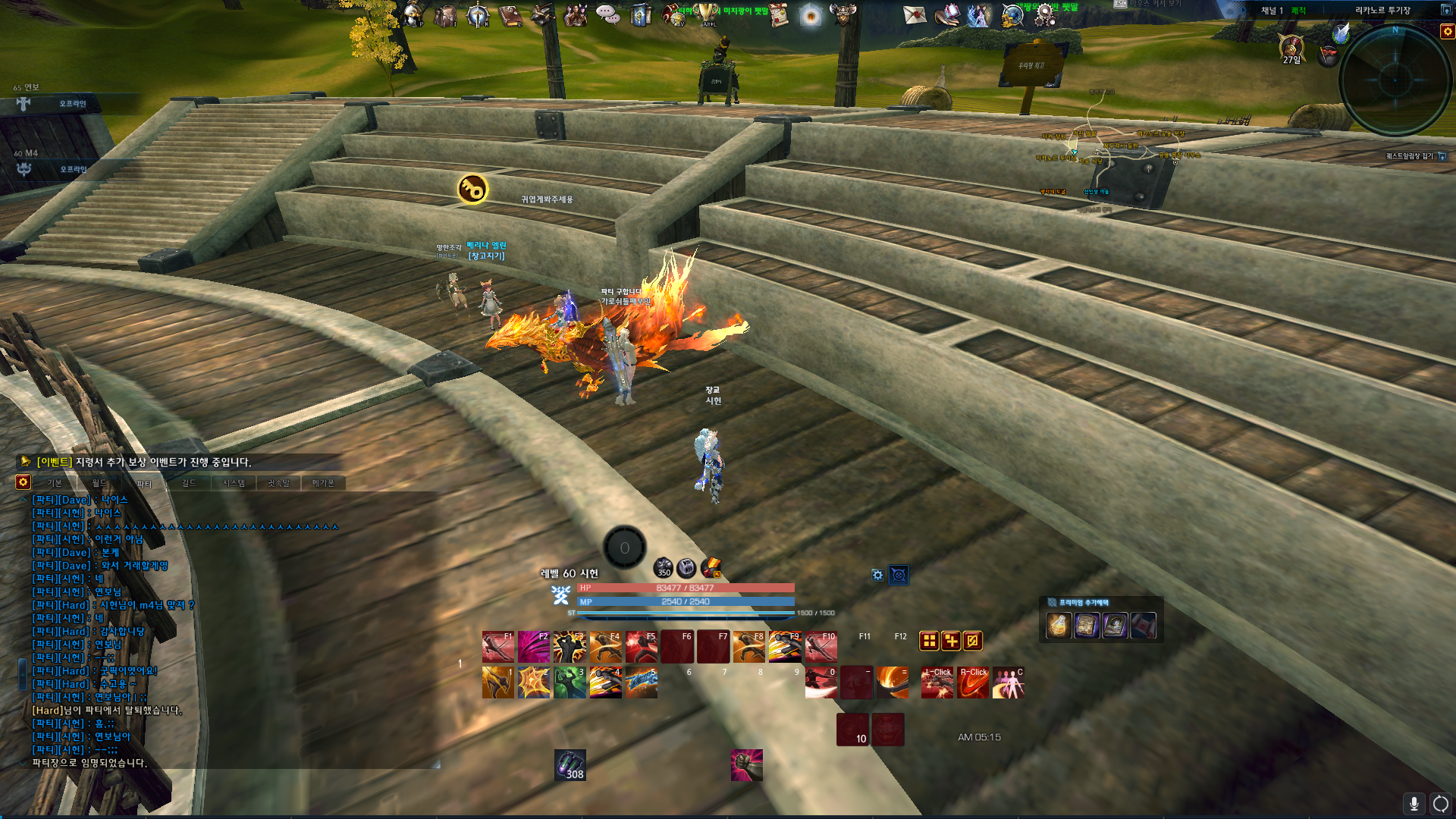Image resolution: width=1456 pixels, height=819 pixels.
Task: Switch to the 길드 chat tab
Action: pos(189,483)
